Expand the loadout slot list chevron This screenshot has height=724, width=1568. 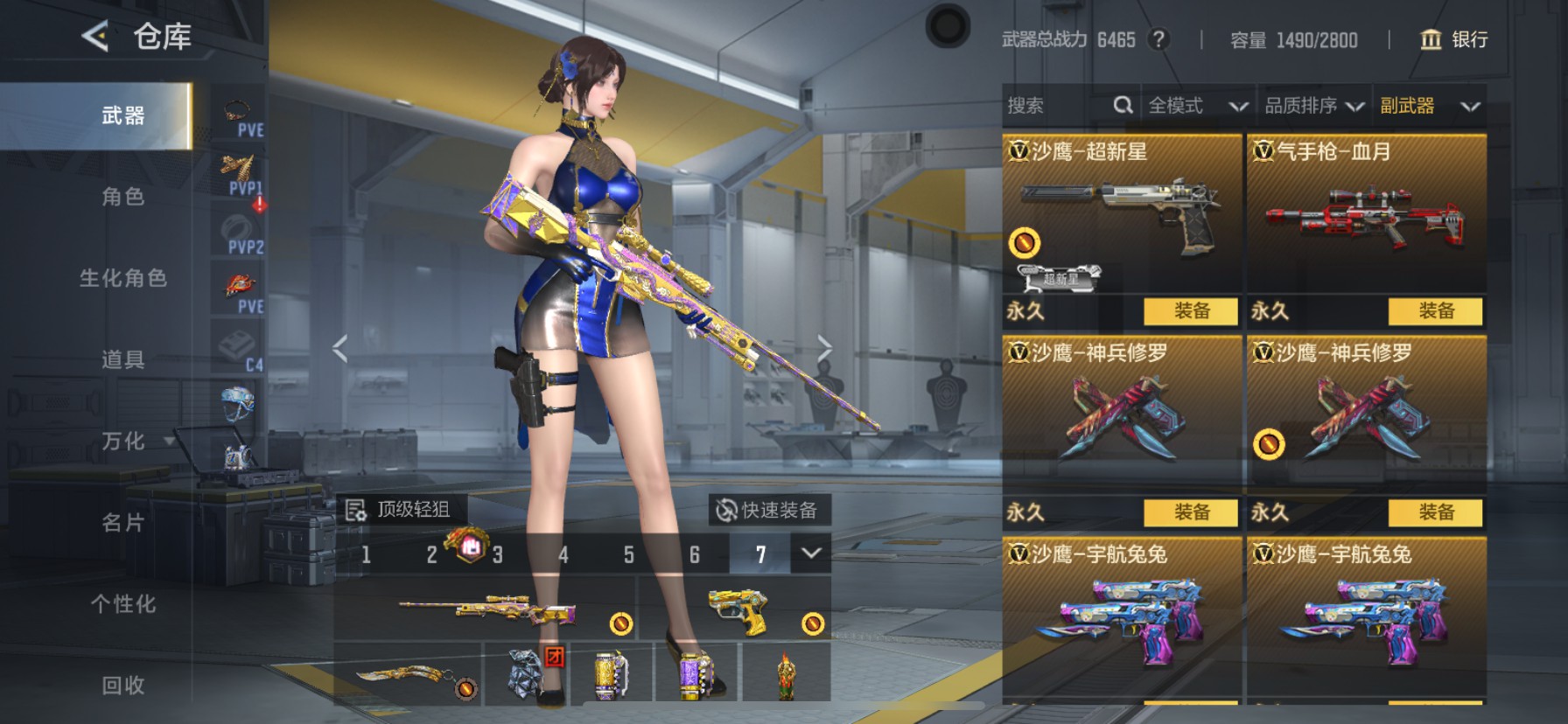pyautogui.click(x=810, y=554)
